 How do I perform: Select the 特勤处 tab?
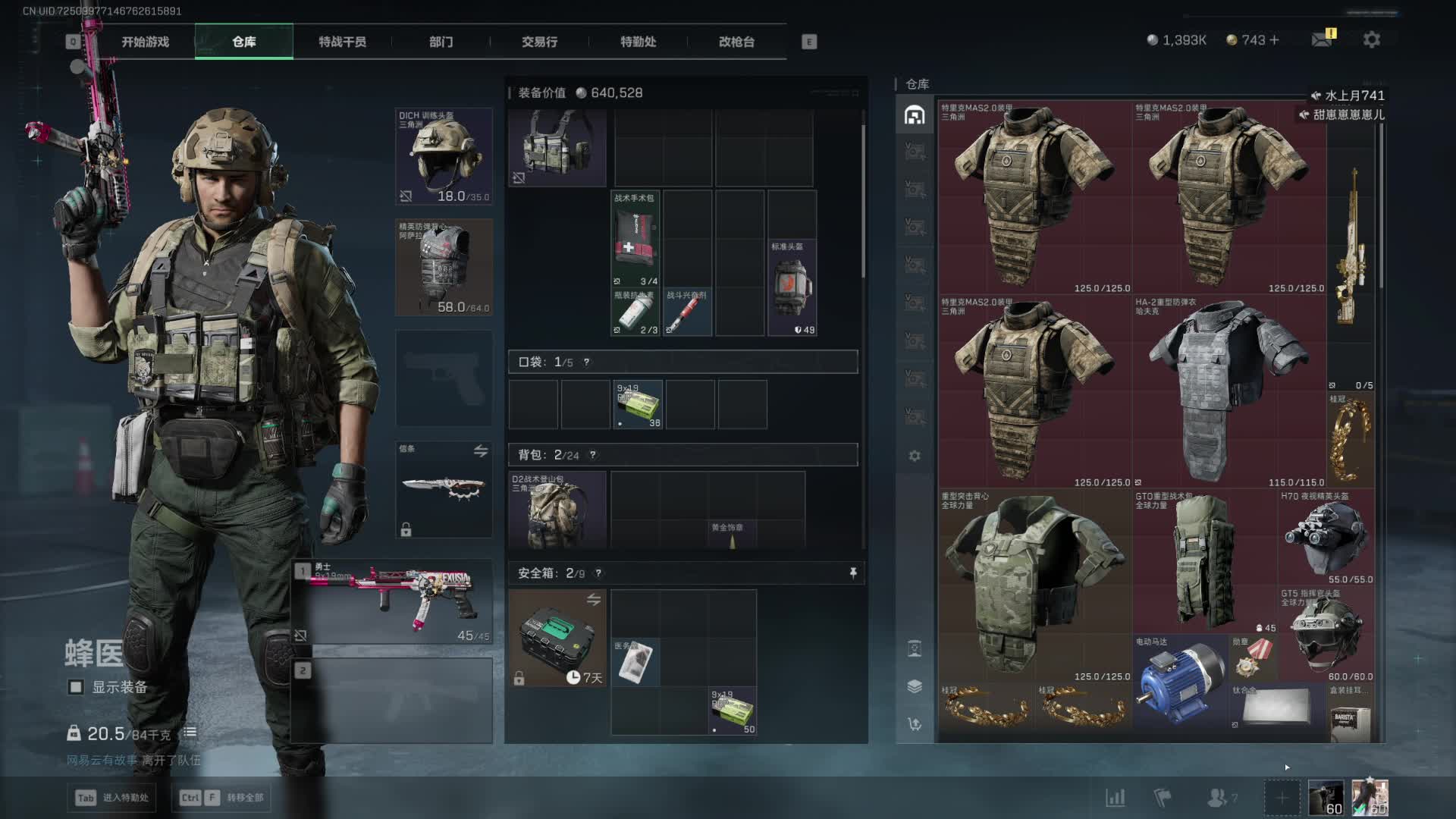tap(638, 42)
